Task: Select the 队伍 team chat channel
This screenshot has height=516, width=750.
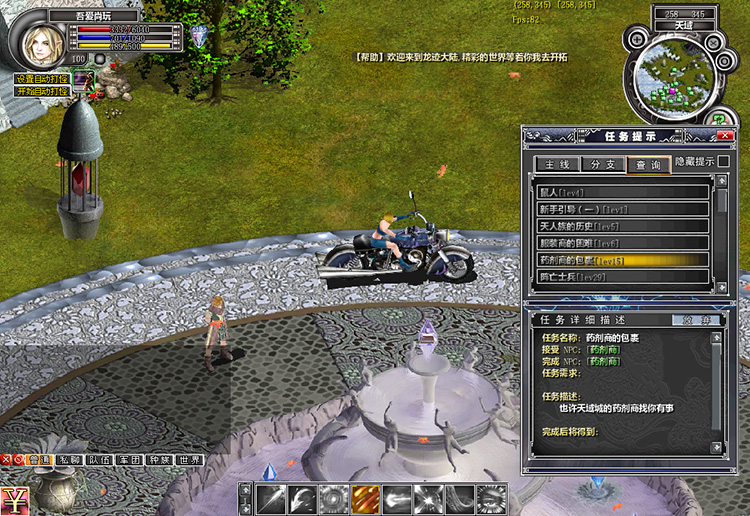Action: tap(98, 461)
